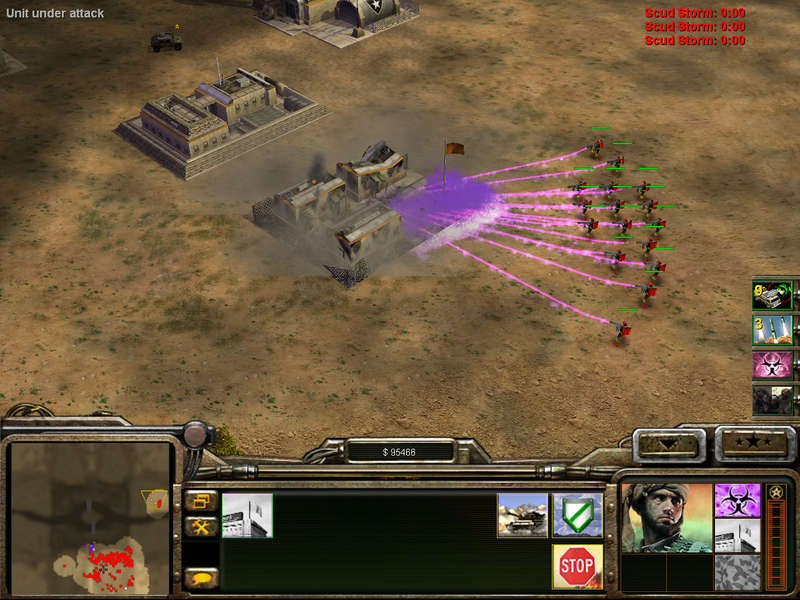The image size is (800, 600).
Task: Click the stacked-windows button above the wrench
Action: [x=201, y=501]
